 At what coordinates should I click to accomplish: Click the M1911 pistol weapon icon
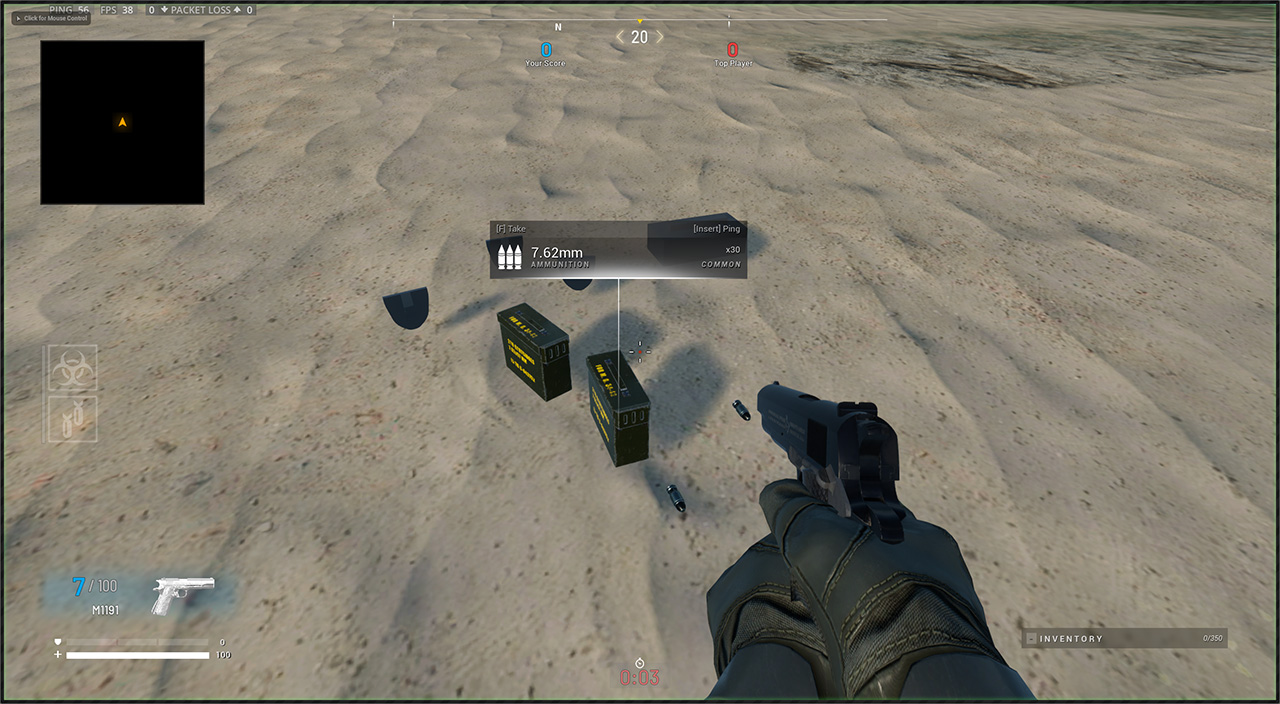183,593
